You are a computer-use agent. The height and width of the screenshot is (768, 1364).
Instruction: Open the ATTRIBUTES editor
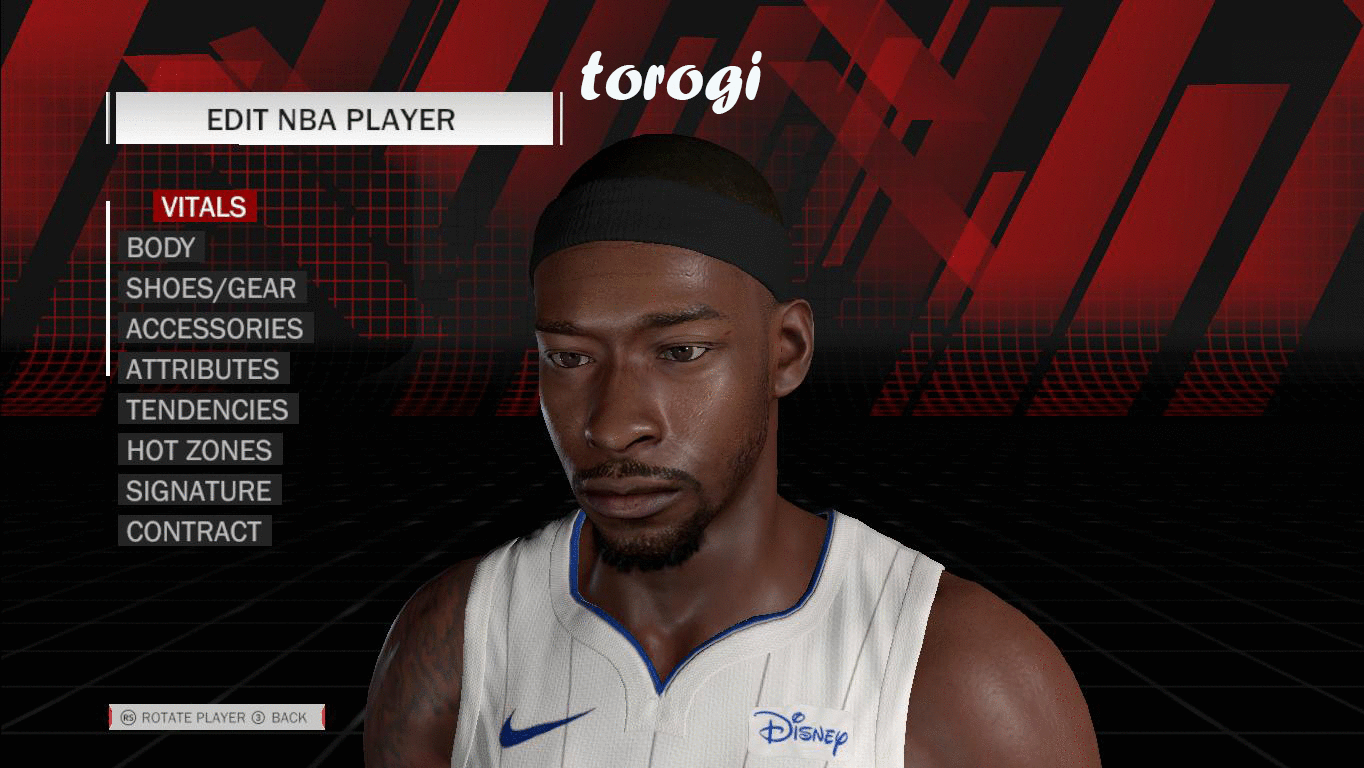click(204, 369)
